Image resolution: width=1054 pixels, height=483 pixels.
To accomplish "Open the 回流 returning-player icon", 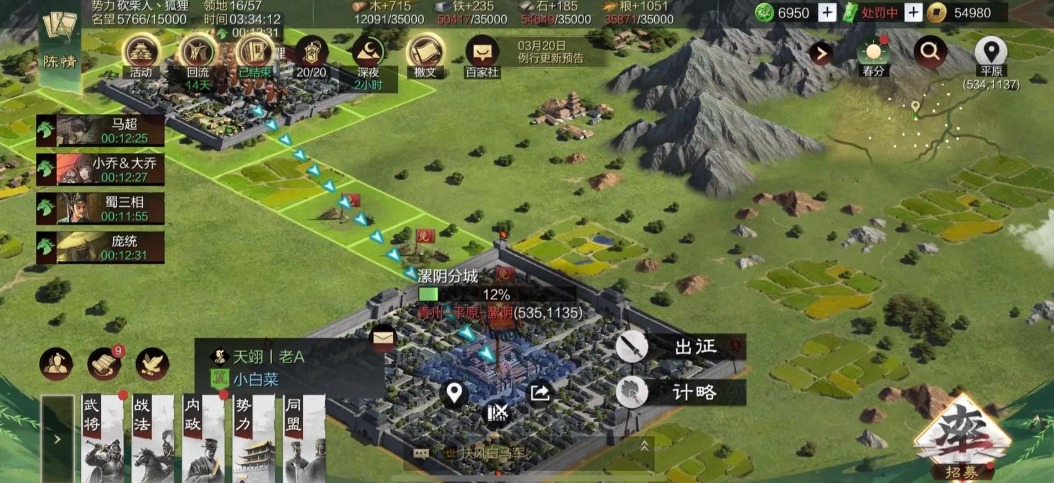I will click(x=197, y=55).
